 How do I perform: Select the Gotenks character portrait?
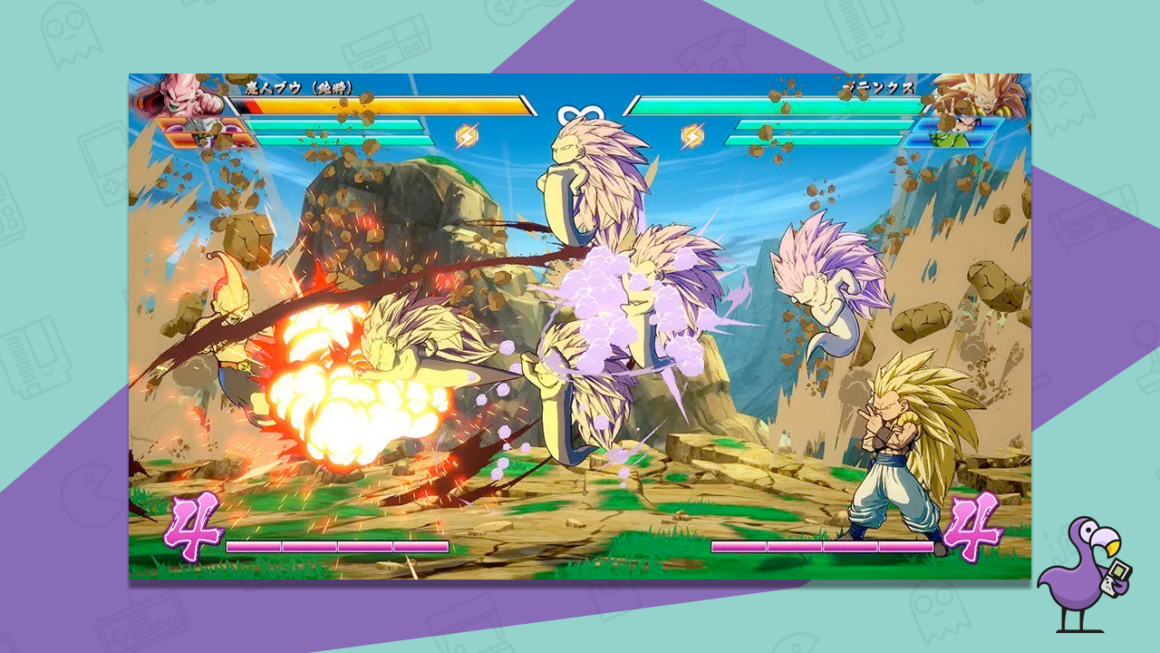[x=975, y=95]
